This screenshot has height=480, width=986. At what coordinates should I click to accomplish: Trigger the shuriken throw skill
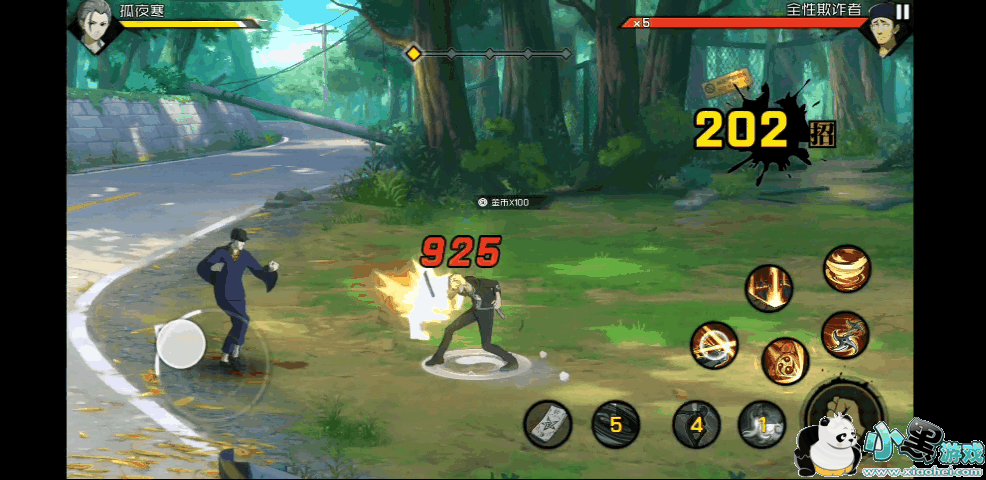844,335
